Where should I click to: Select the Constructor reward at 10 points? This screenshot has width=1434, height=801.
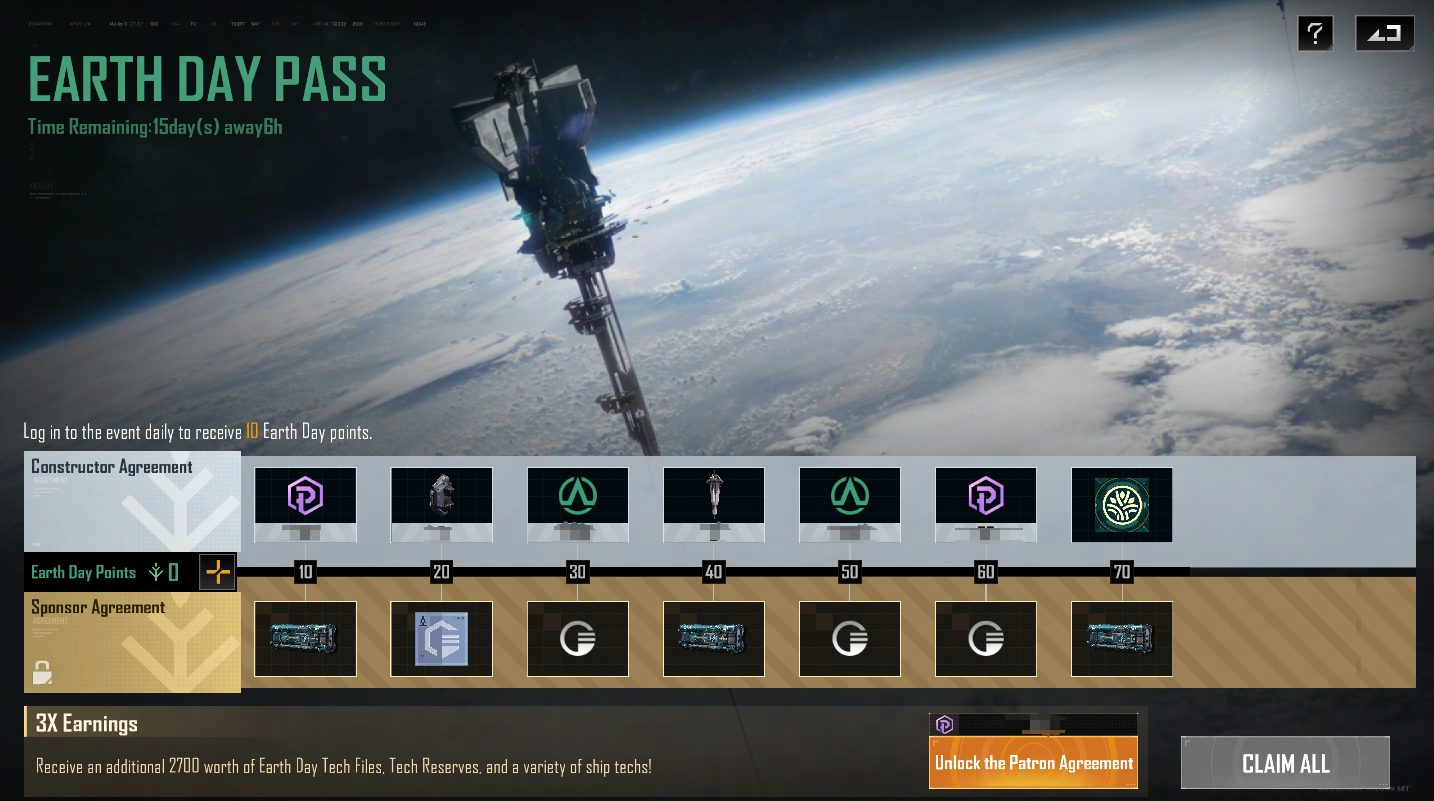click(x=305, y=496)
